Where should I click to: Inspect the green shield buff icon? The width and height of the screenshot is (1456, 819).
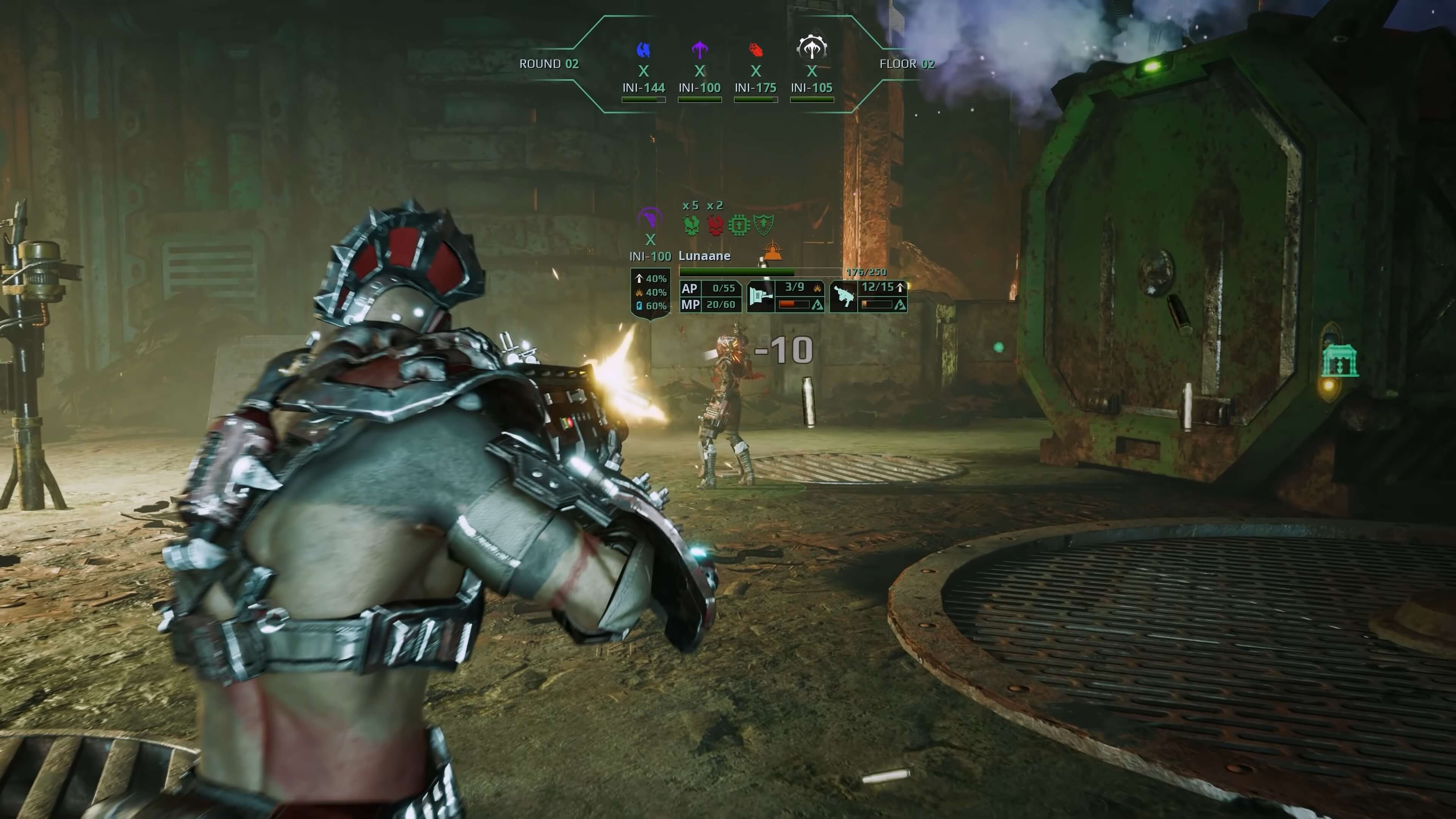pos(763,225)
